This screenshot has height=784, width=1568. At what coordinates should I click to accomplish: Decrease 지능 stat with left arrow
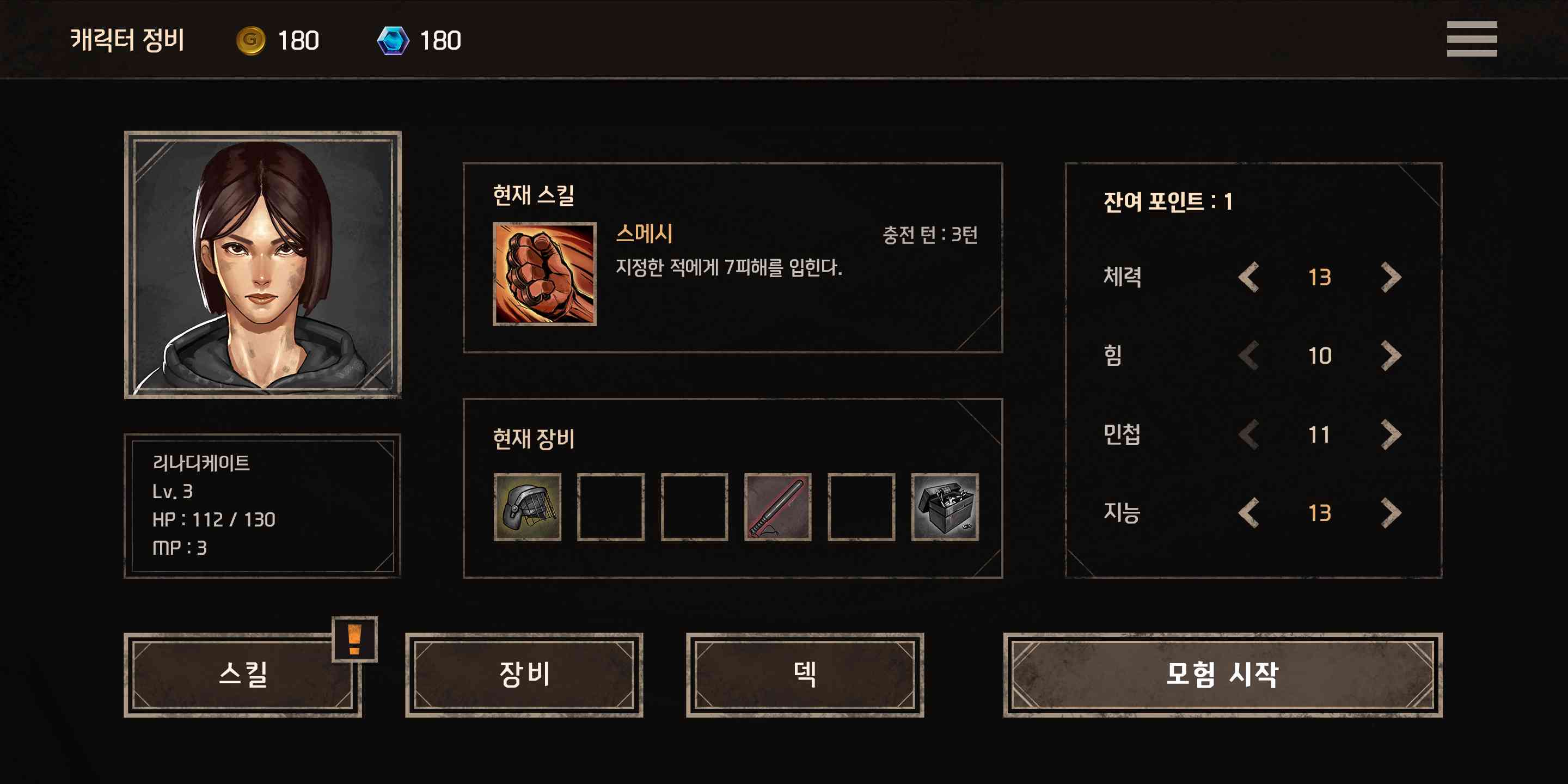coord(1248,514)
